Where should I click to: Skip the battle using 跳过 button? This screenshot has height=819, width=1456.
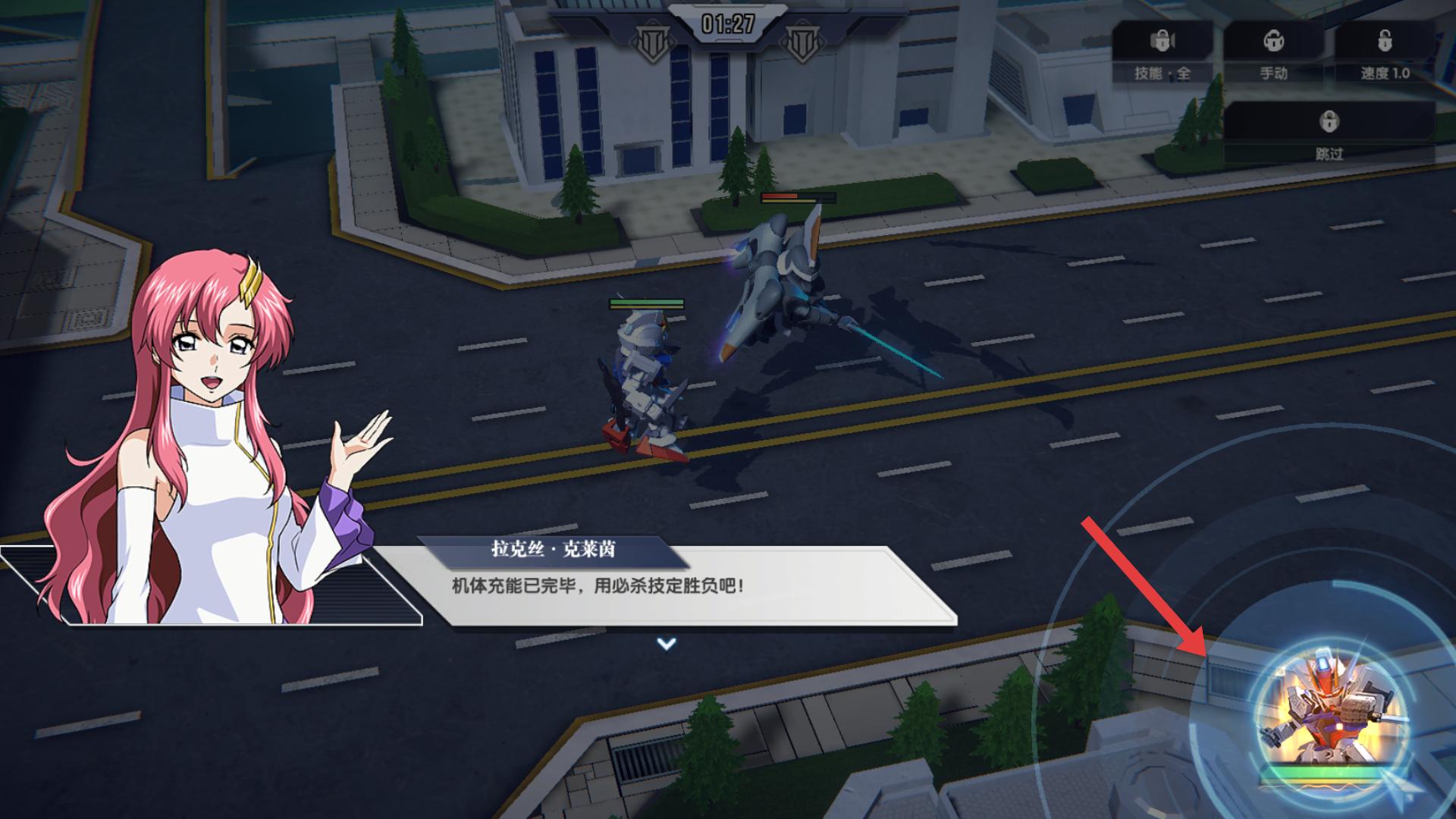click(1329, 133)
